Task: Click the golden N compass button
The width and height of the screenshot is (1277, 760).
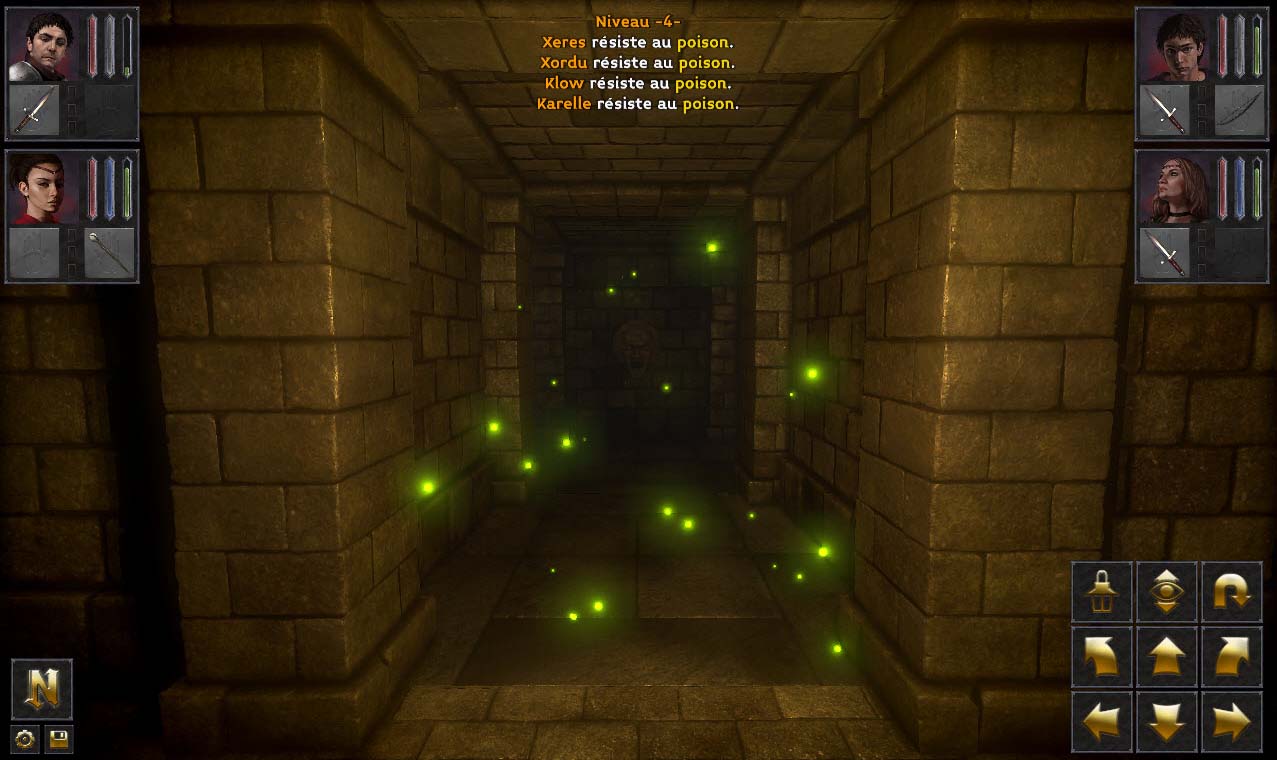Action: point(42,689)
